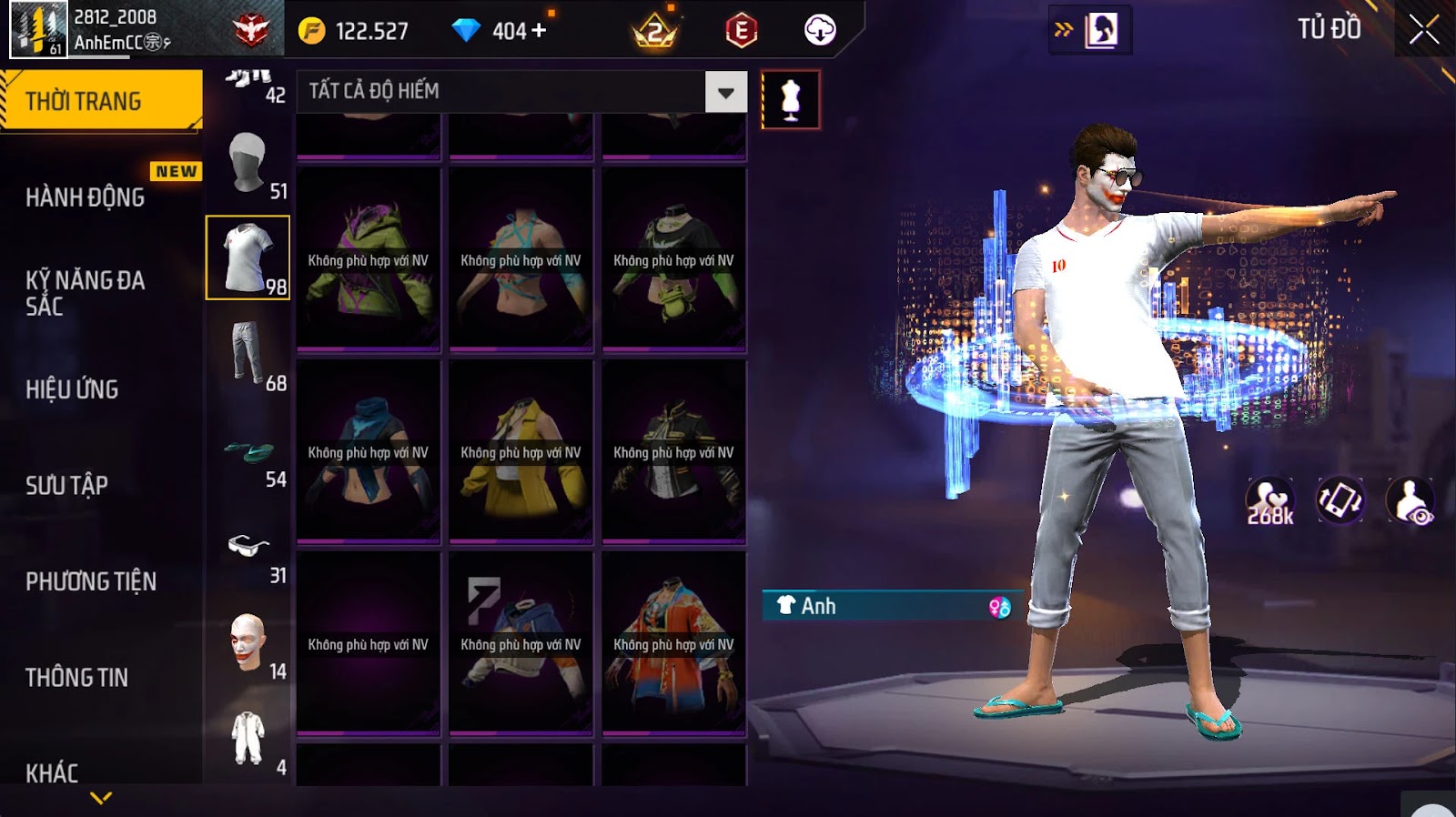The width and height of the screenshot is (1456, 817).
Task: Open the Thời Trang tab
Action: (x=101, y=101)
